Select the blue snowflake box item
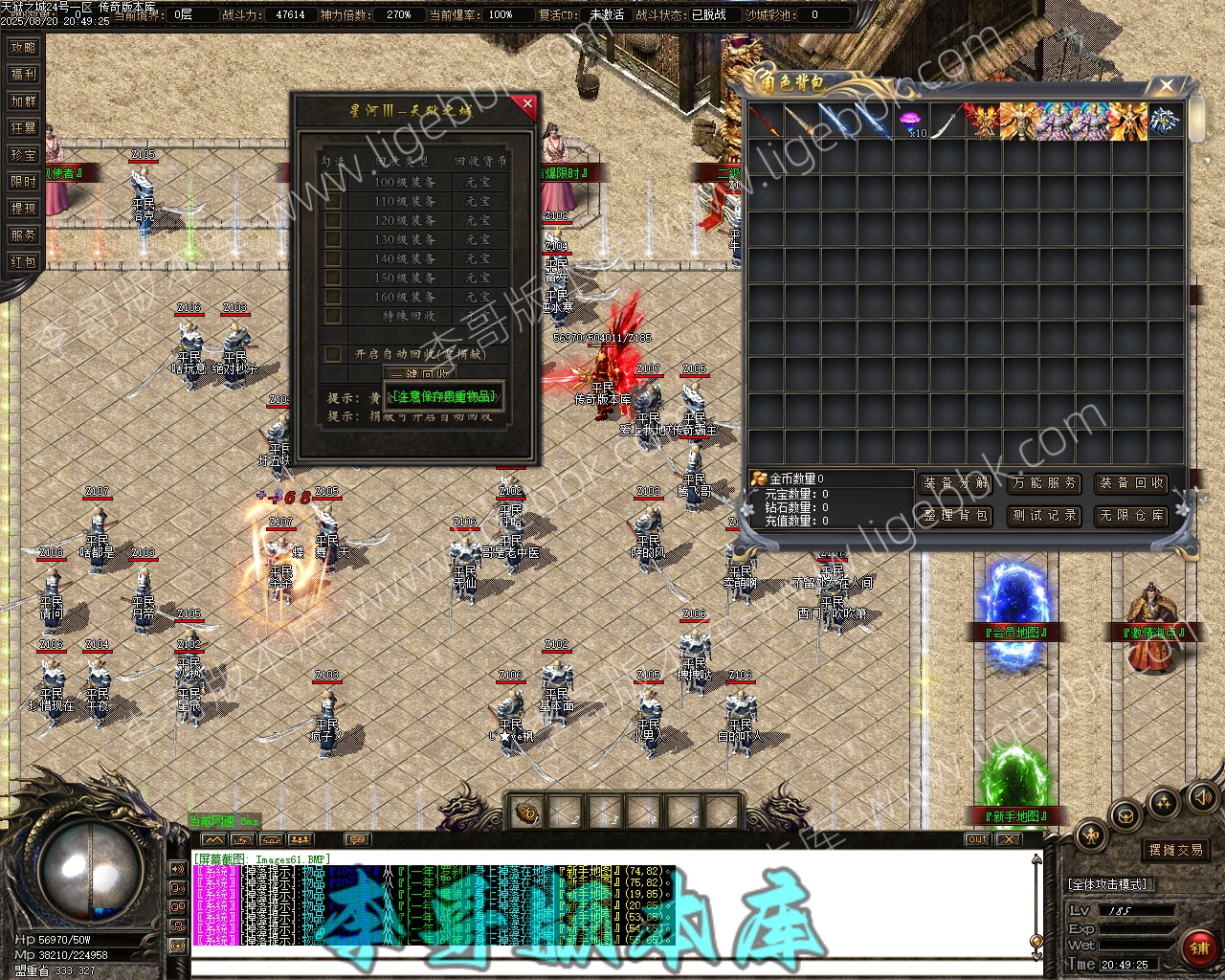Viewport: 1225px width, 980px height. click(1166, 122)
